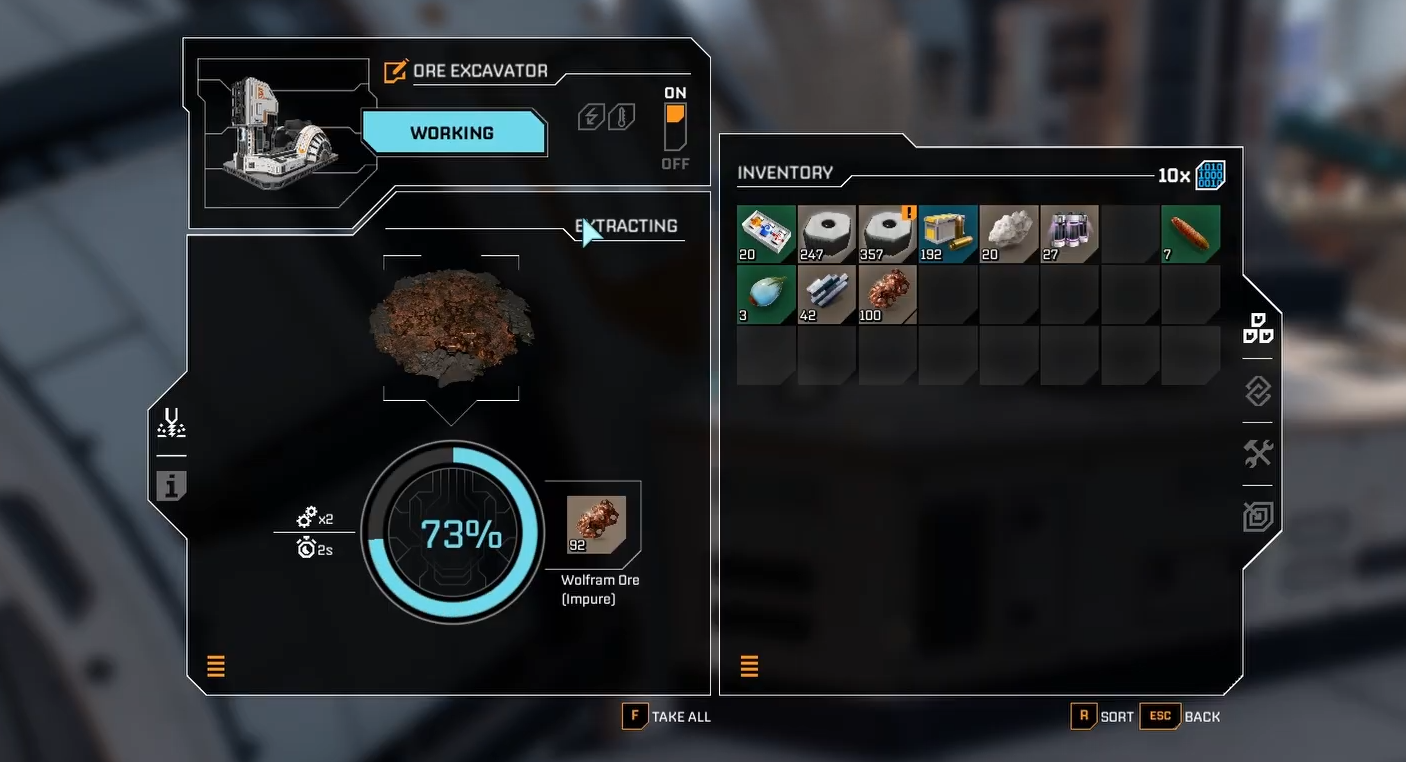The width and height of the screenshot is (1406, 762).
Task: Select the ammo crate stack of 192
Action: point(948,234)
